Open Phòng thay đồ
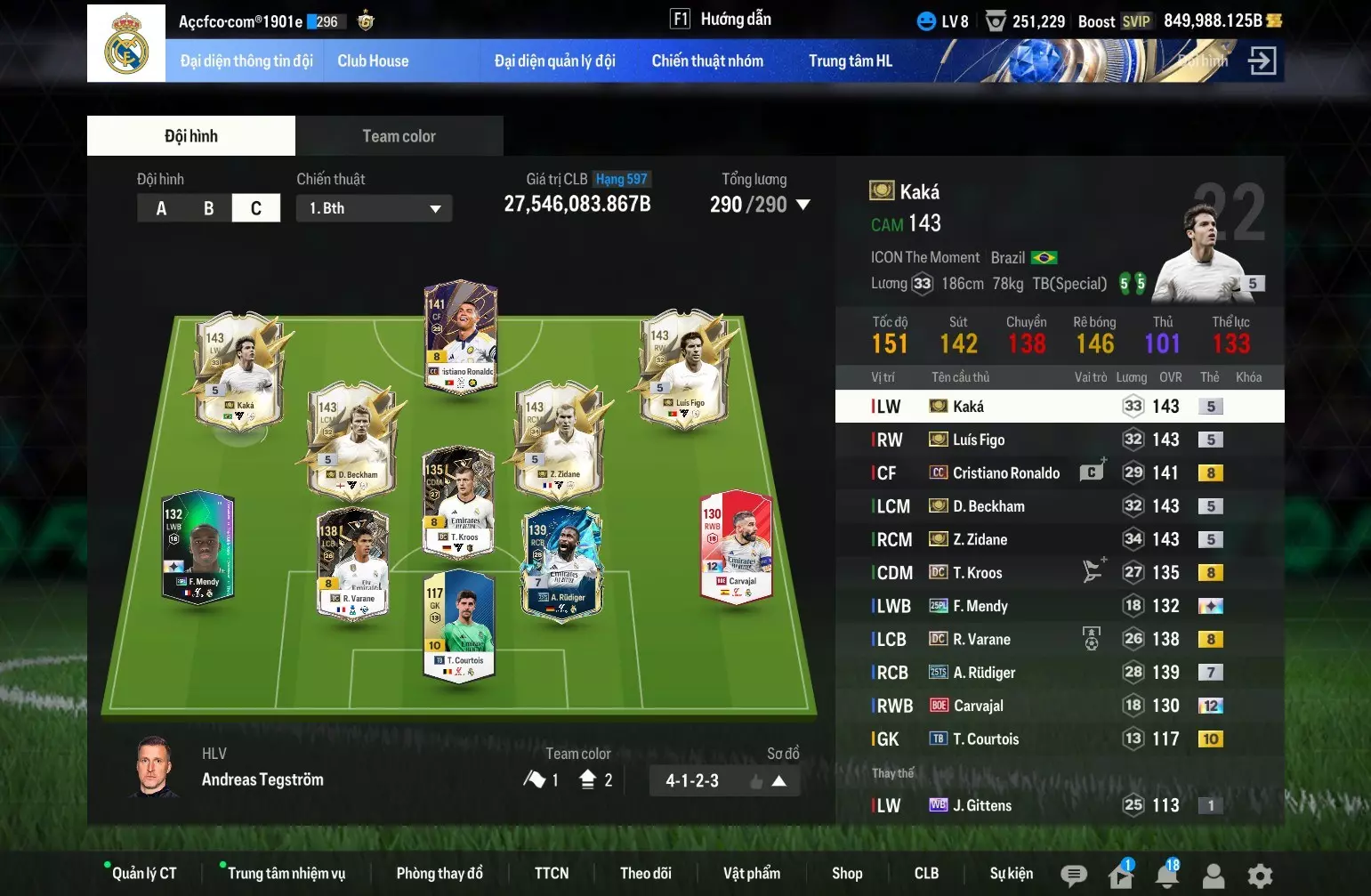This screenshot has width=1371, height=896. [x=440, y=874]
